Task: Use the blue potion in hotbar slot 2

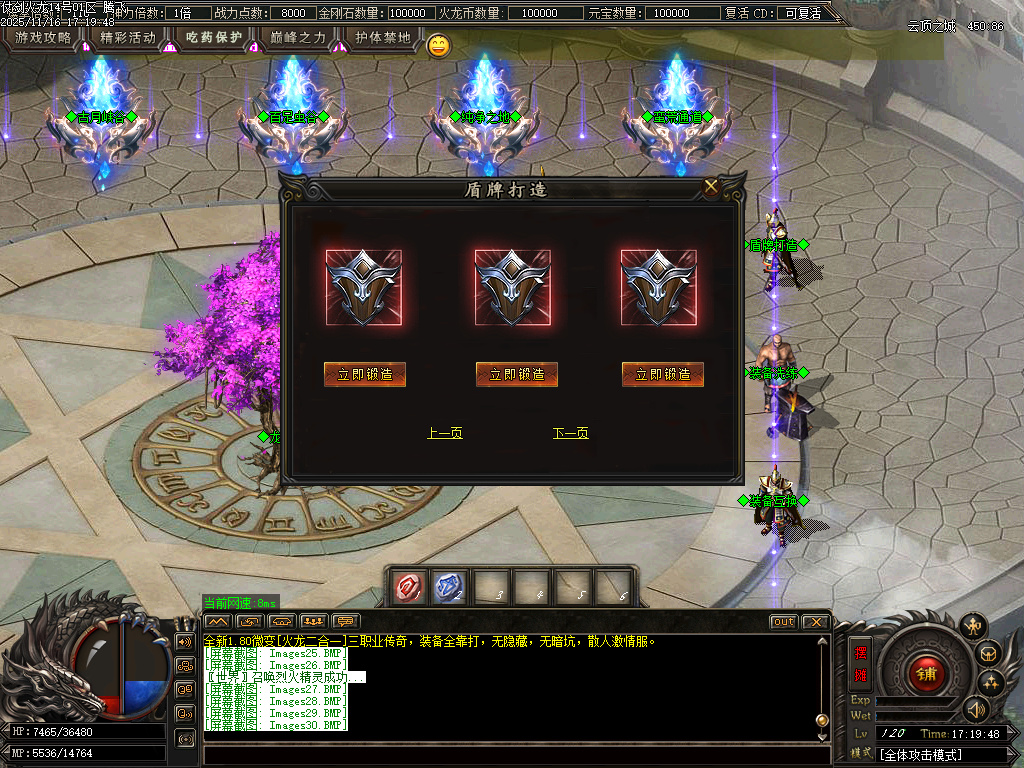Action: click(x=449, y=587)
